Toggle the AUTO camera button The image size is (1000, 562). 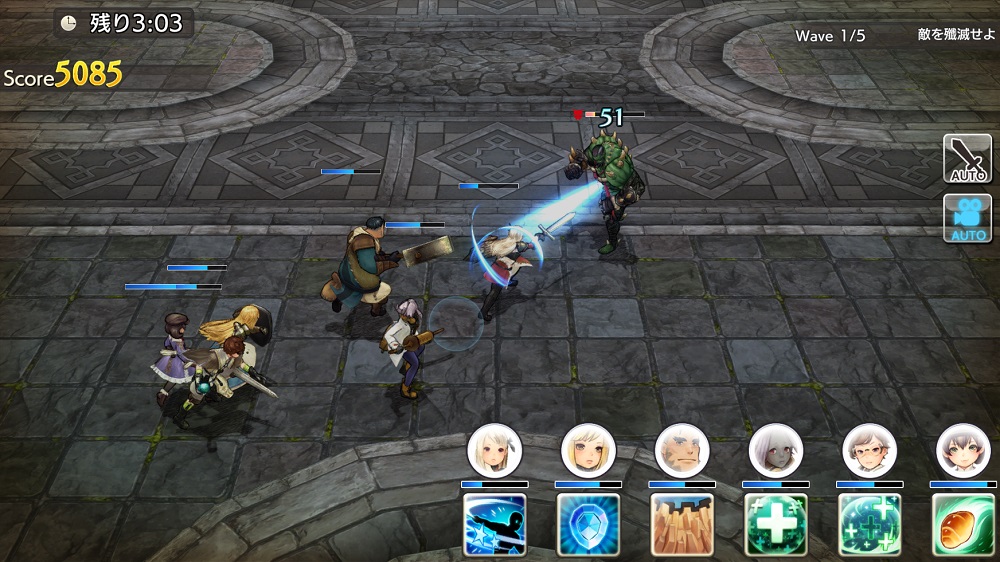coord(967,218)
